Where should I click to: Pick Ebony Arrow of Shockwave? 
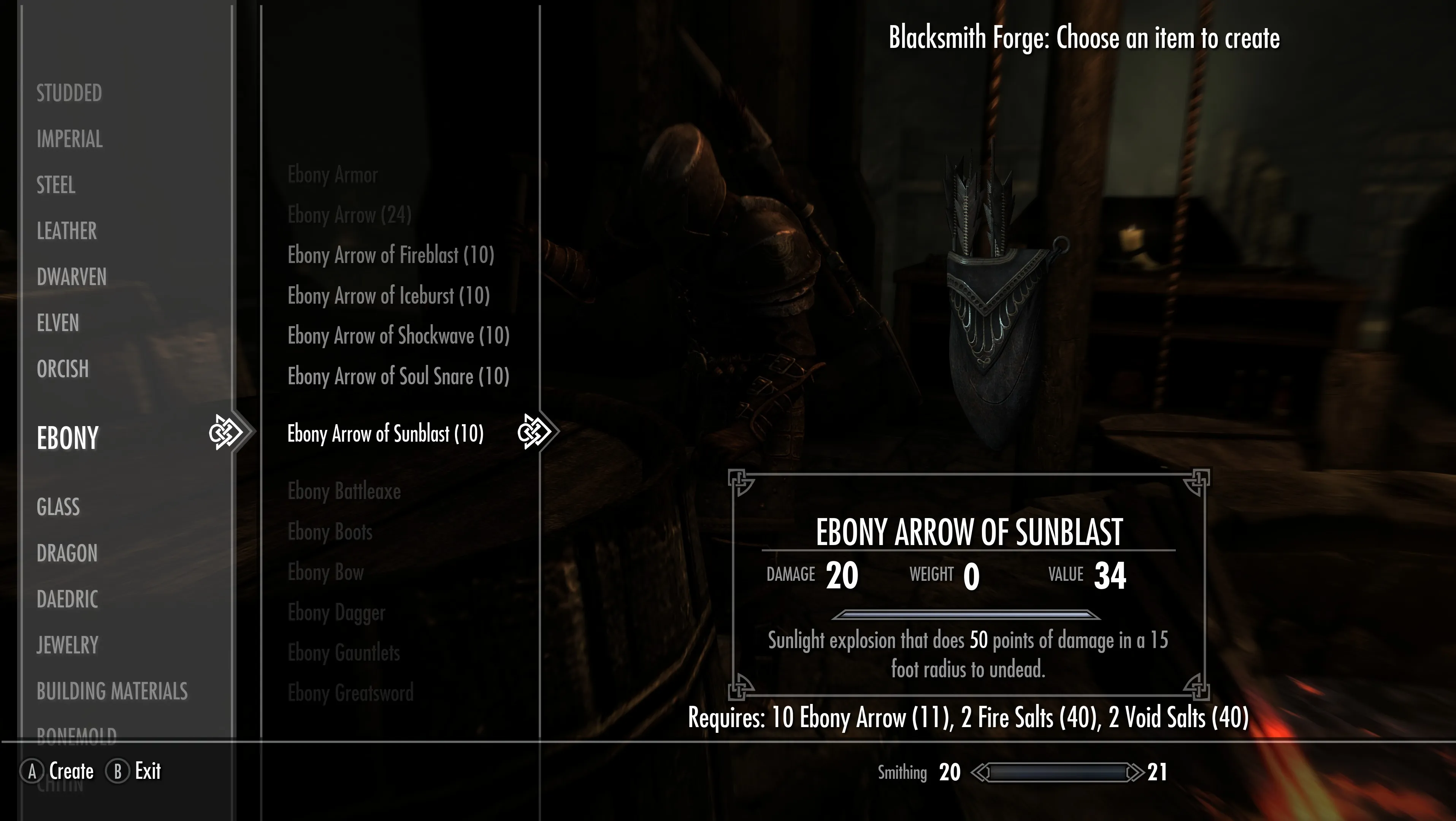[x=398, y=336]
